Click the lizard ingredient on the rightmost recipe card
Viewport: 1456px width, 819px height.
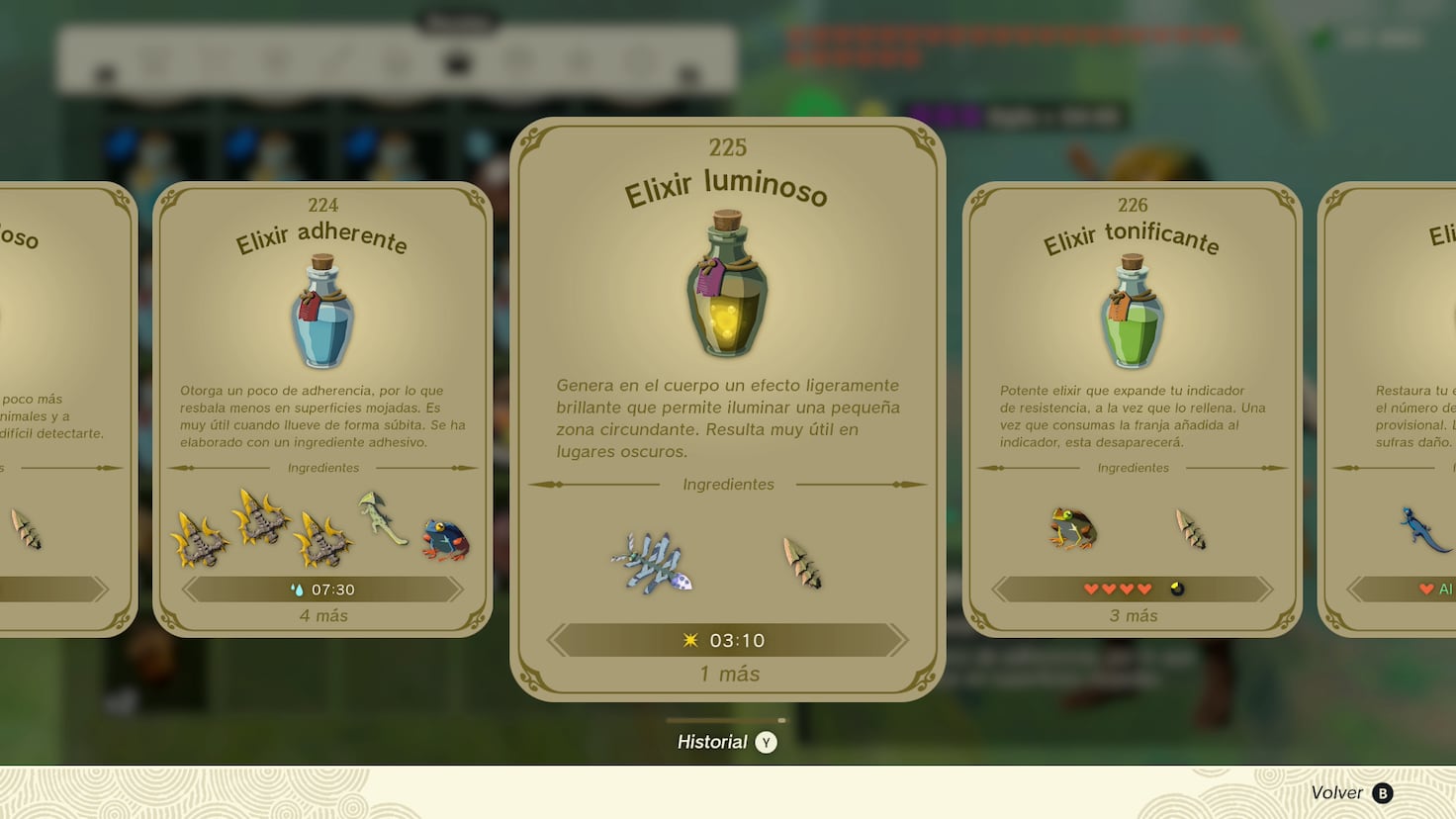[x=1421, y=529]
